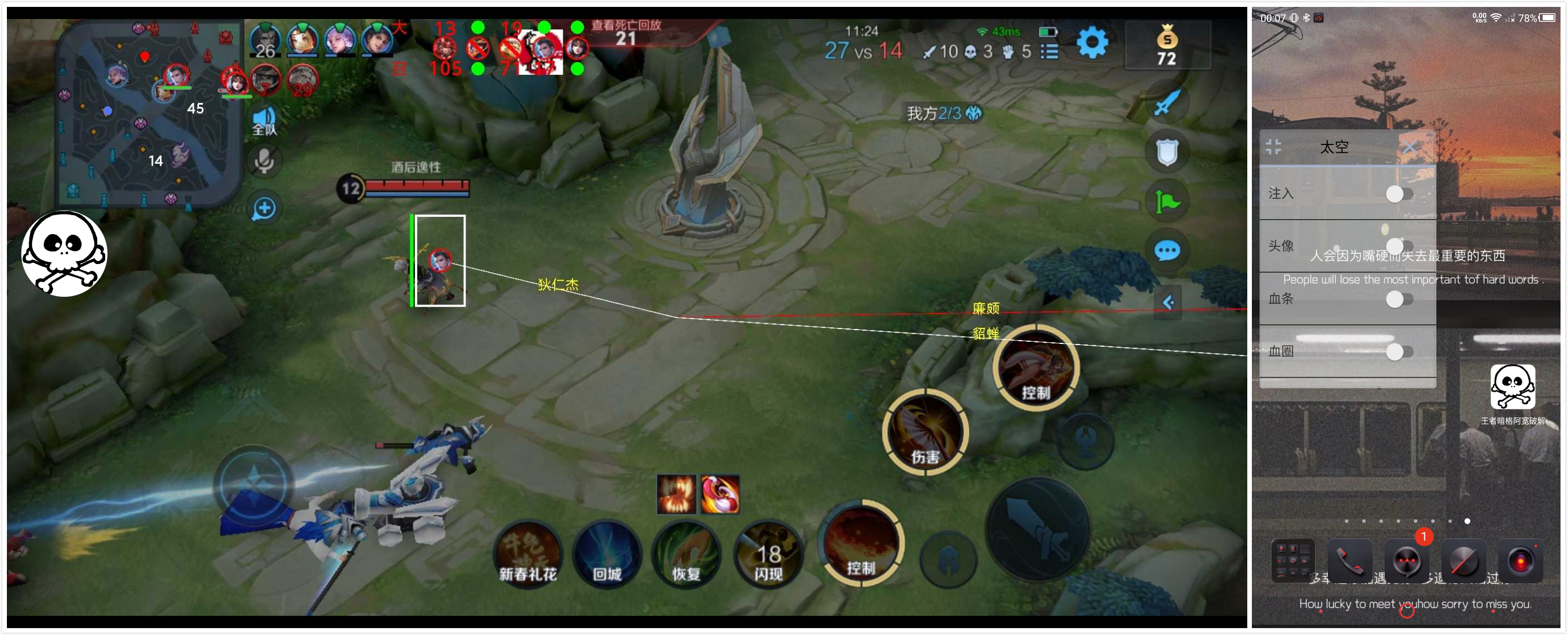Activate the 新春礼花 firework button
The image size is (1568, 635).
pos(528,553)
